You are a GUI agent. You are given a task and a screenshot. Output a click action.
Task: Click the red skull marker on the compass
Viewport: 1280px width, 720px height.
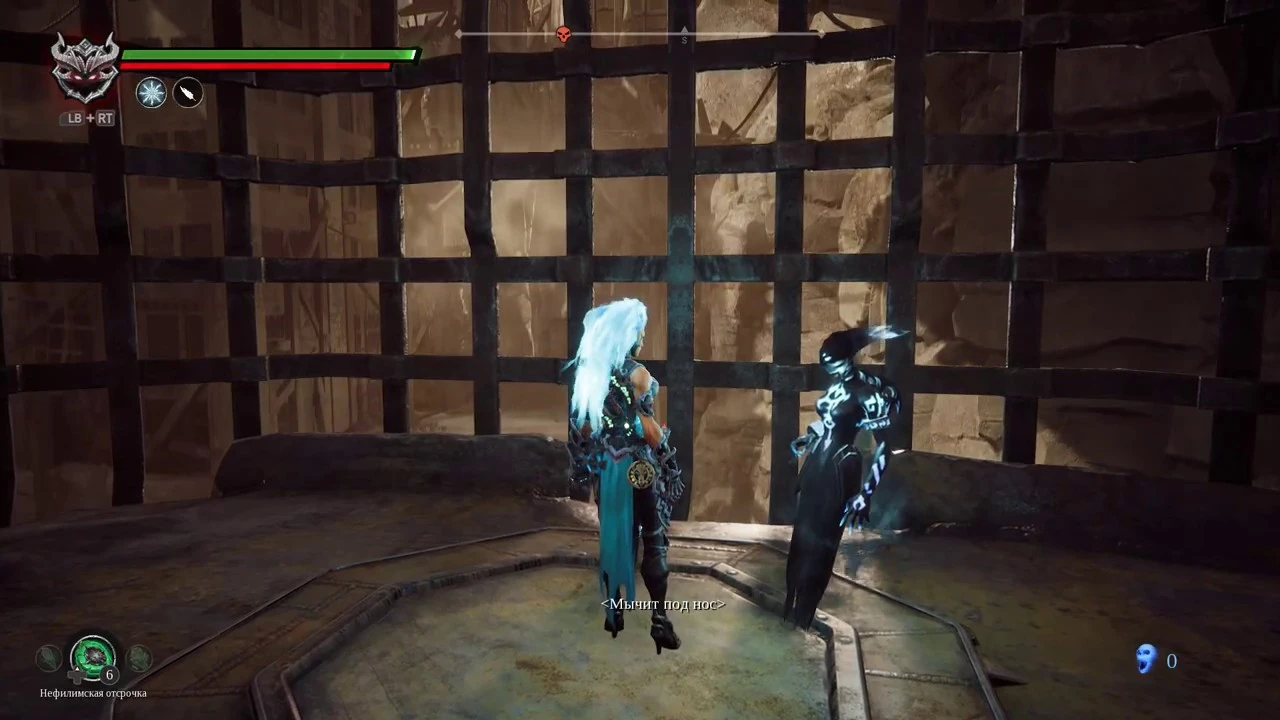click(562, 35)
